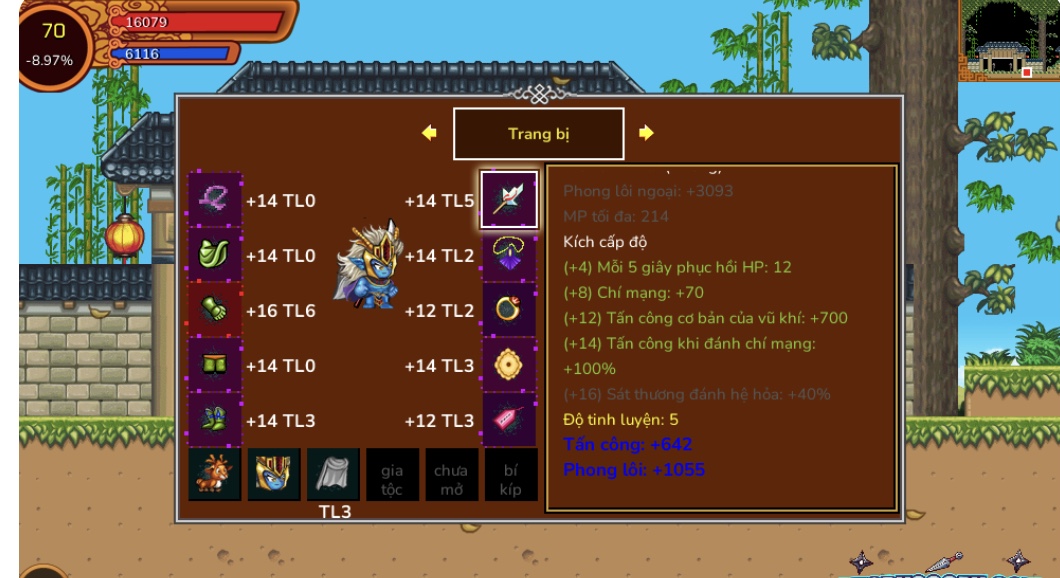Select the pink headband equipment slot
The height and width of the screenshot is (578, 1060).
pyautogui.click(x=215, y=200)
